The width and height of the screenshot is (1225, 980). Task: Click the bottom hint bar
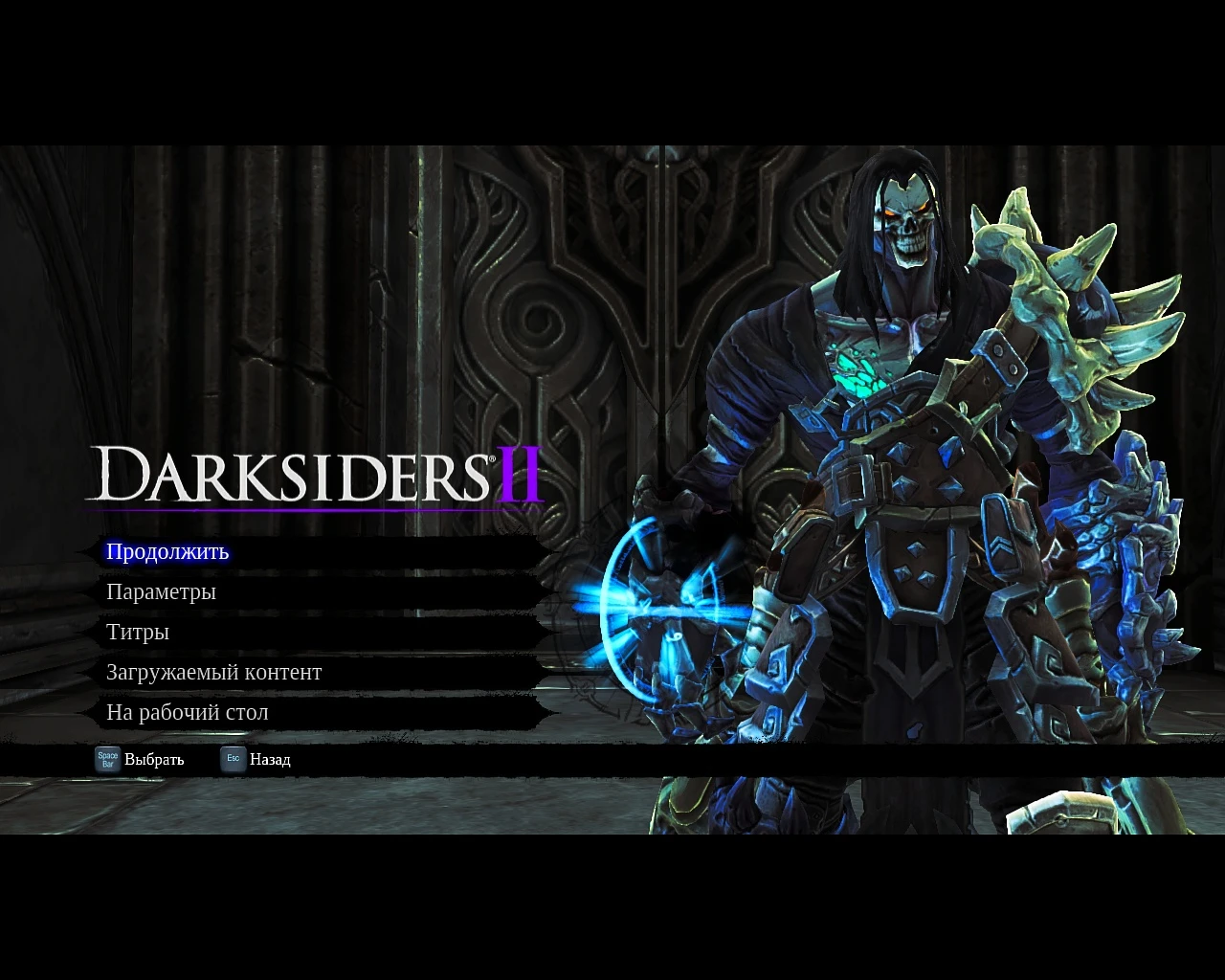(612, 759)
